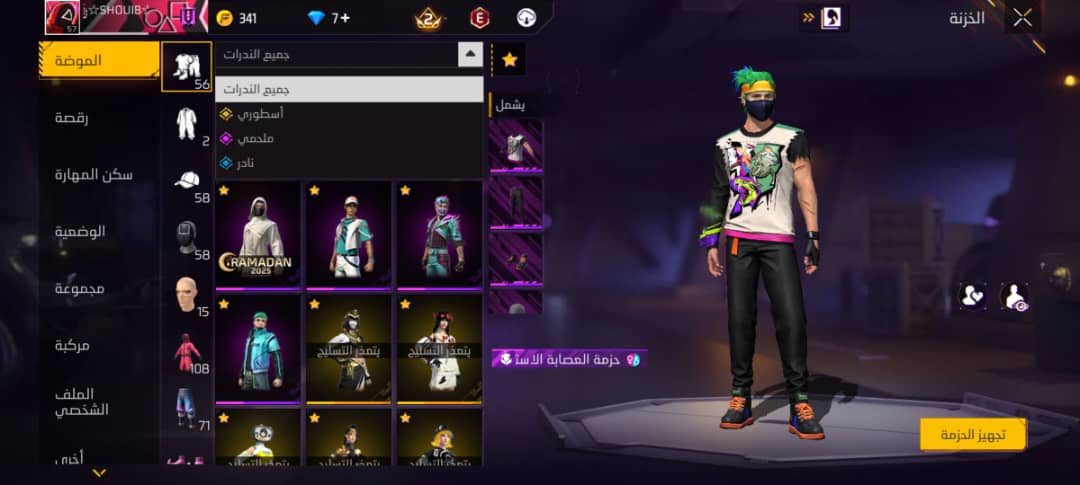Screen dimensions: 1080x485
Task: Tap the تجهيز الحزمة equip bundle button
Action: [x=973, y=433]
